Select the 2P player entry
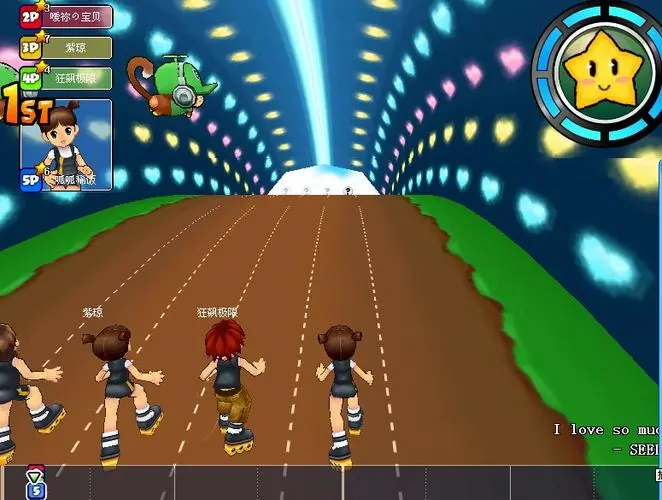The image size is (662, 500). (x=67, y=17)
